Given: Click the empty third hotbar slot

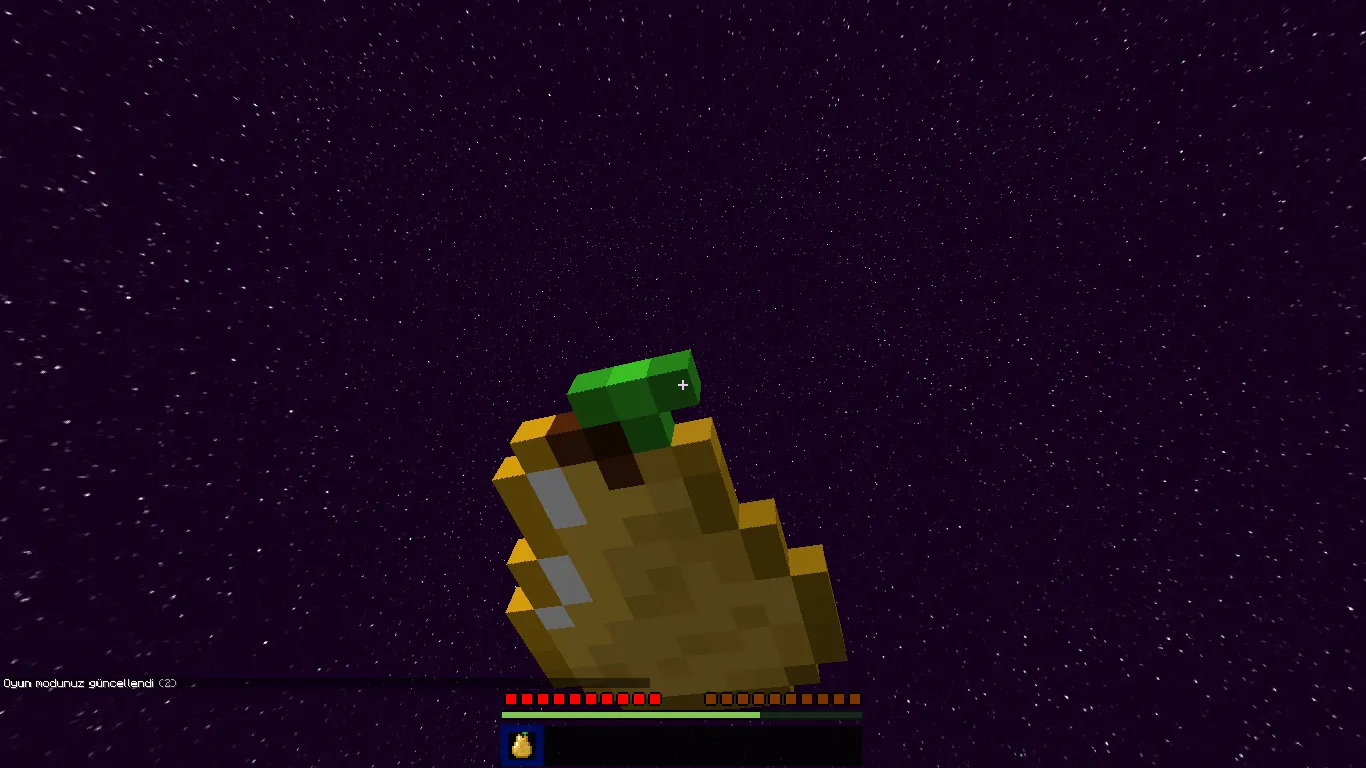Looking at the screenshot, I should pos(599,746).
